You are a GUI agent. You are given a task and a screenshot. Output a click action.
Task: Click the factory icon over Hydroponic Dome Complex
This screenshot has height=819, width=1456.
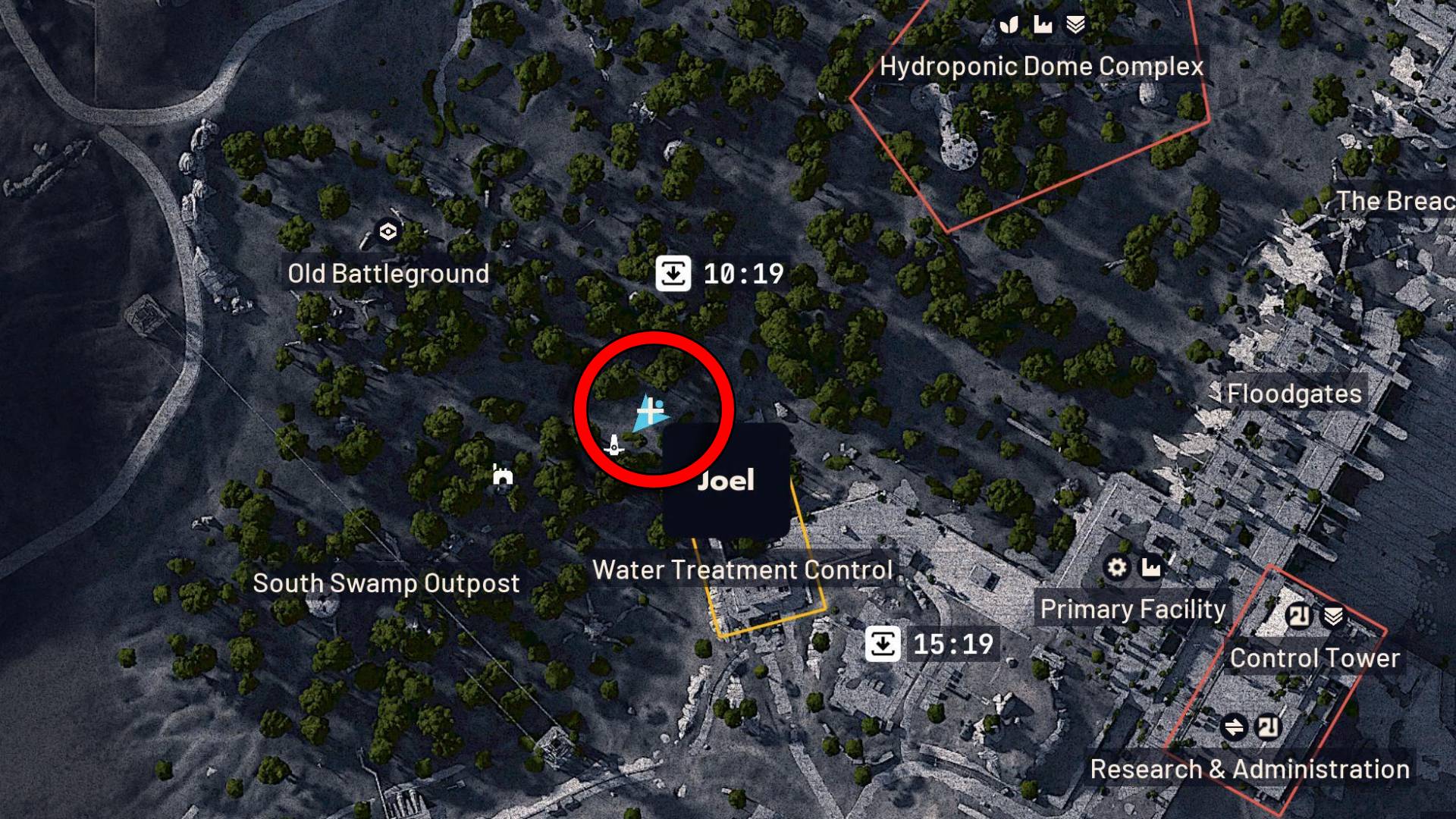1043,24
